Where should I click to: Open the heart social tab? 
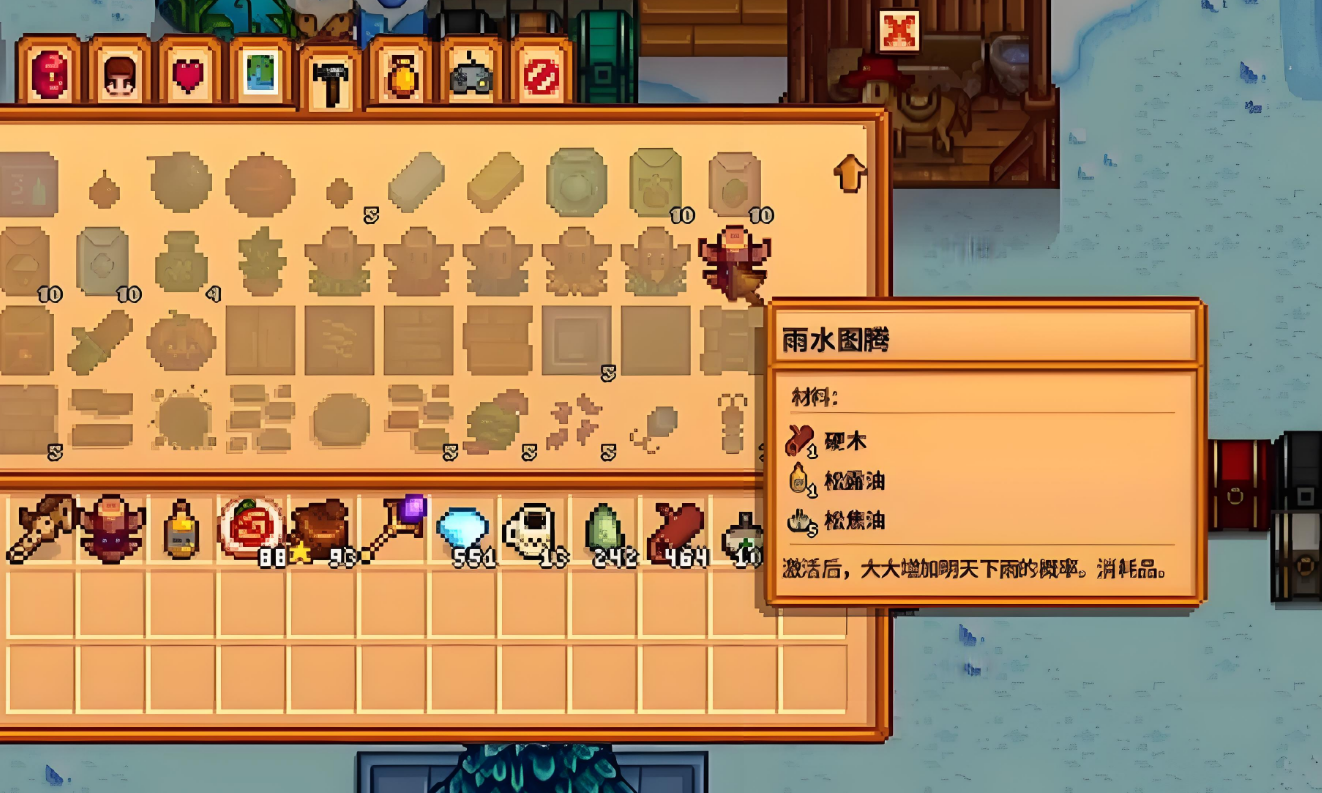coord(188,75)
